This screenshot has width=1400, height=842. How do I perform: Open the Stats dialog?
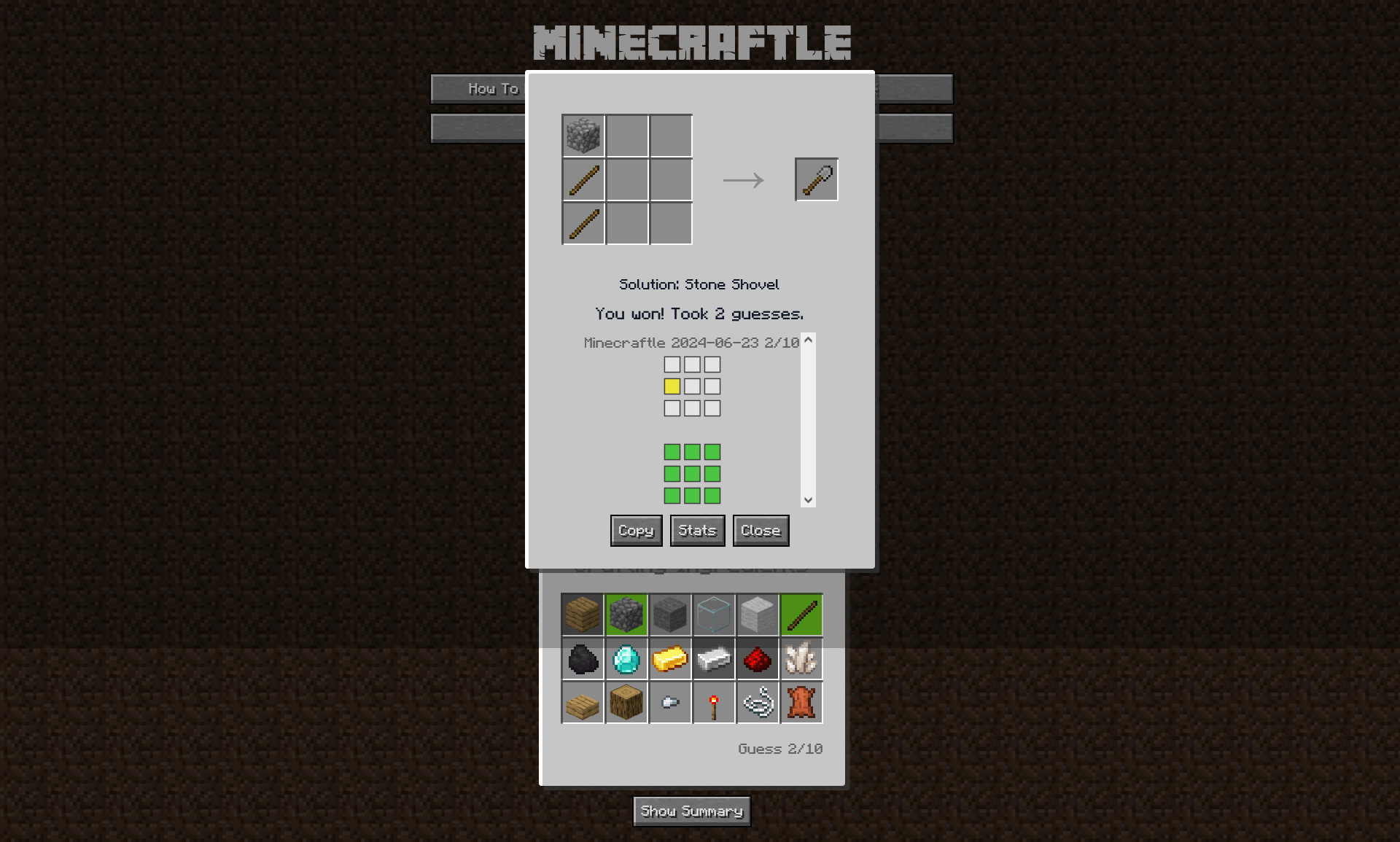pyautogui.click(x=696, y=530)
